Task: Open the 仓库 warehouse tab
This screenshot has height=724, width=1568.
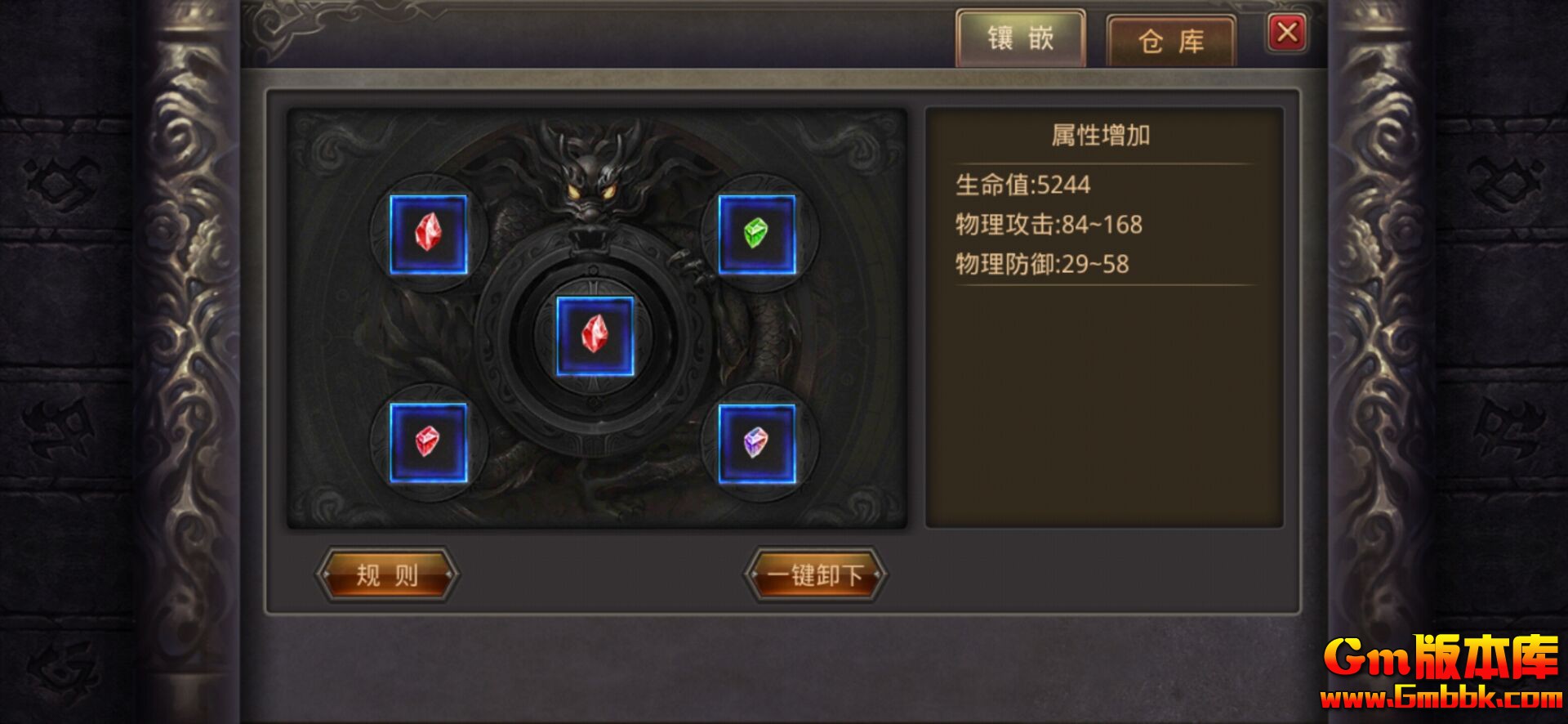Action: coord(1170,38)
